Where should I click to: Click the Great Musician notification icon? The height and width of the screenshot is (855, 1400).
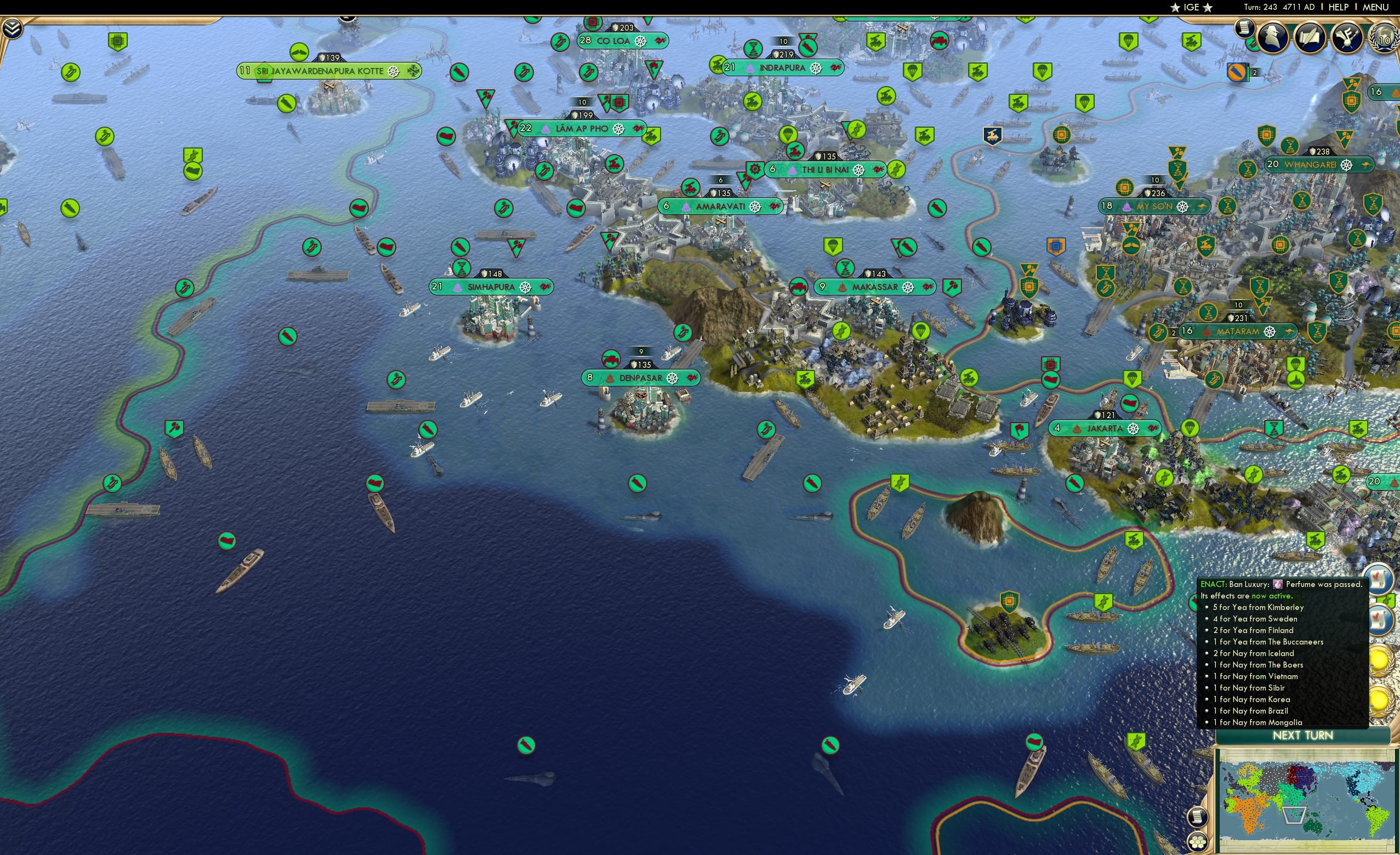pyautogui.click(x=1347, y=37)
